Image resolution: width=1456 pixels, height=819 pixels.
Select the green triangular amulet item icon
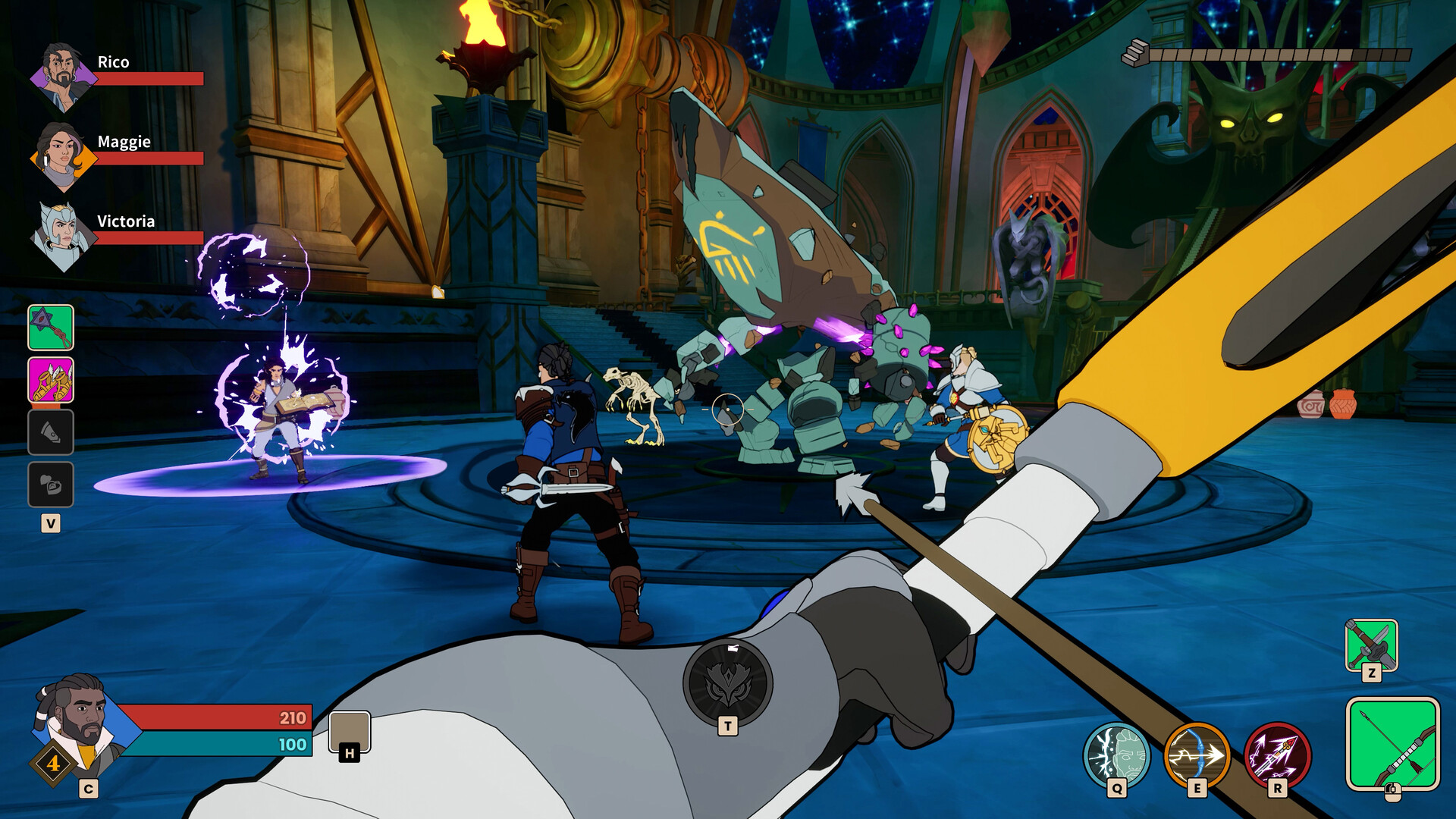(x=51, y=329)
